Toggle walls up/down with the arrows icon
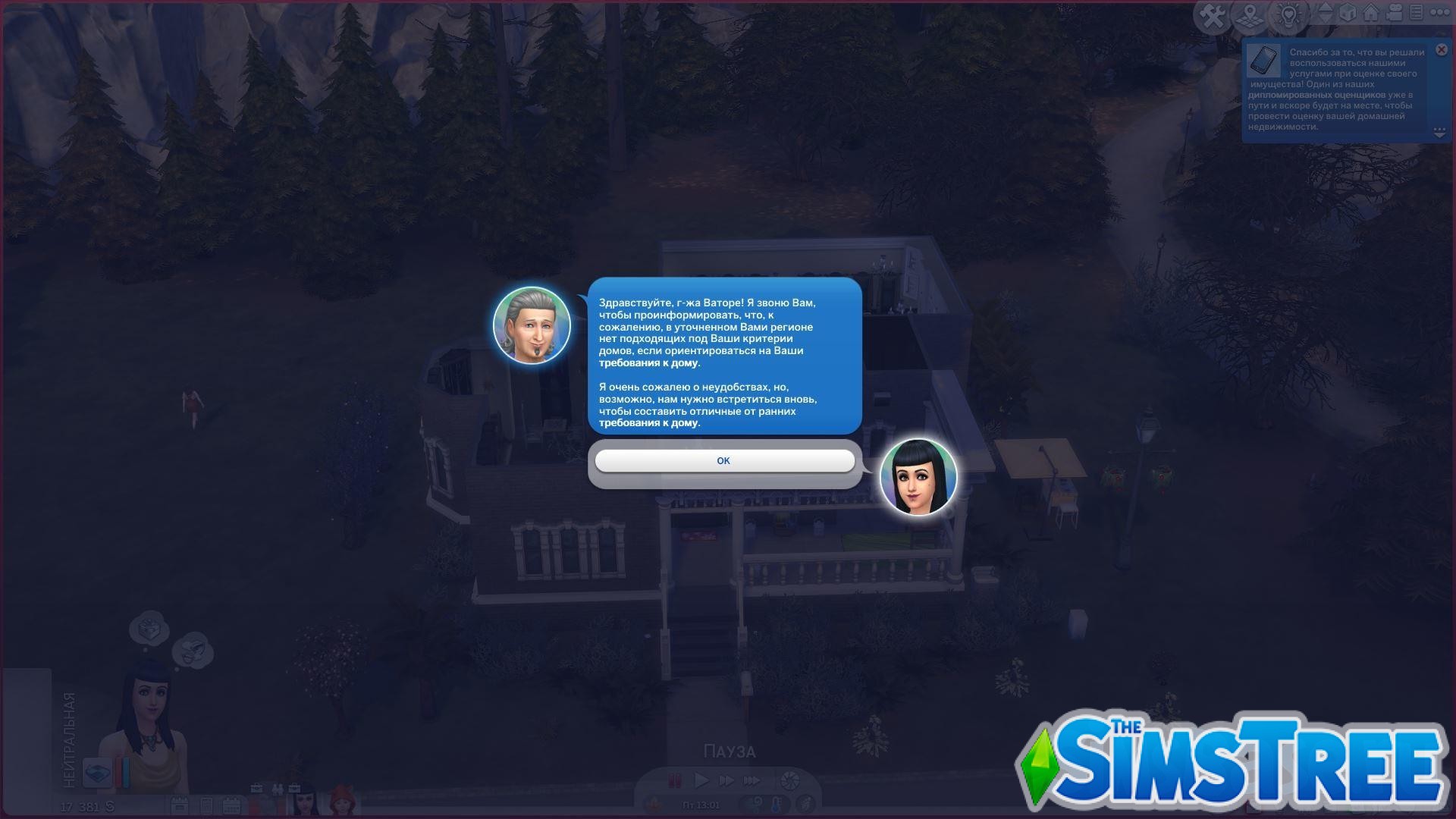This screenshot has width=1456, height=819. [1325, 11]
